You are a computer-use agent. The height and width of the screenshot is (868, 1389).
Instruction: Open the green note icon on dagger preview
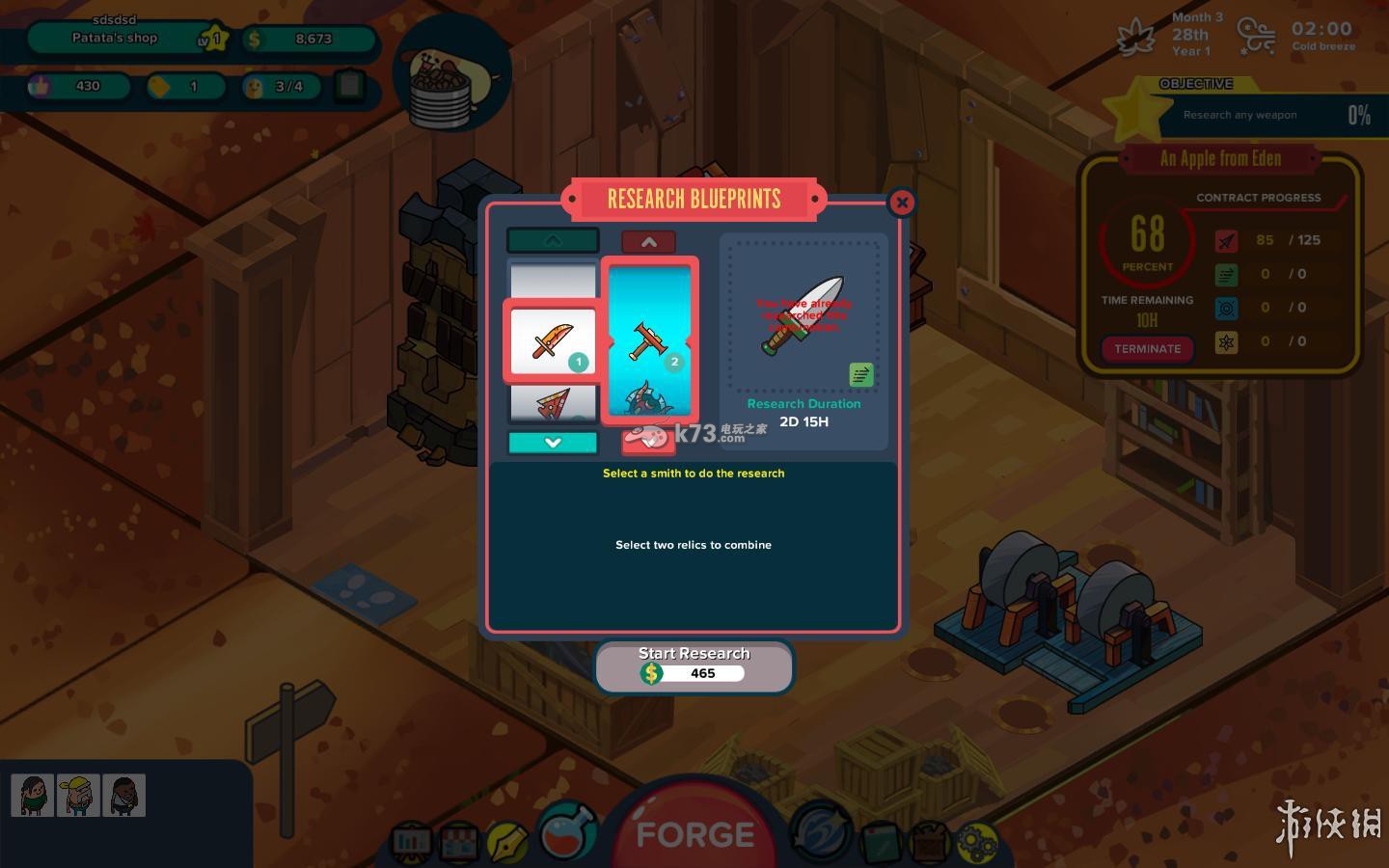(x=860, y=374)
